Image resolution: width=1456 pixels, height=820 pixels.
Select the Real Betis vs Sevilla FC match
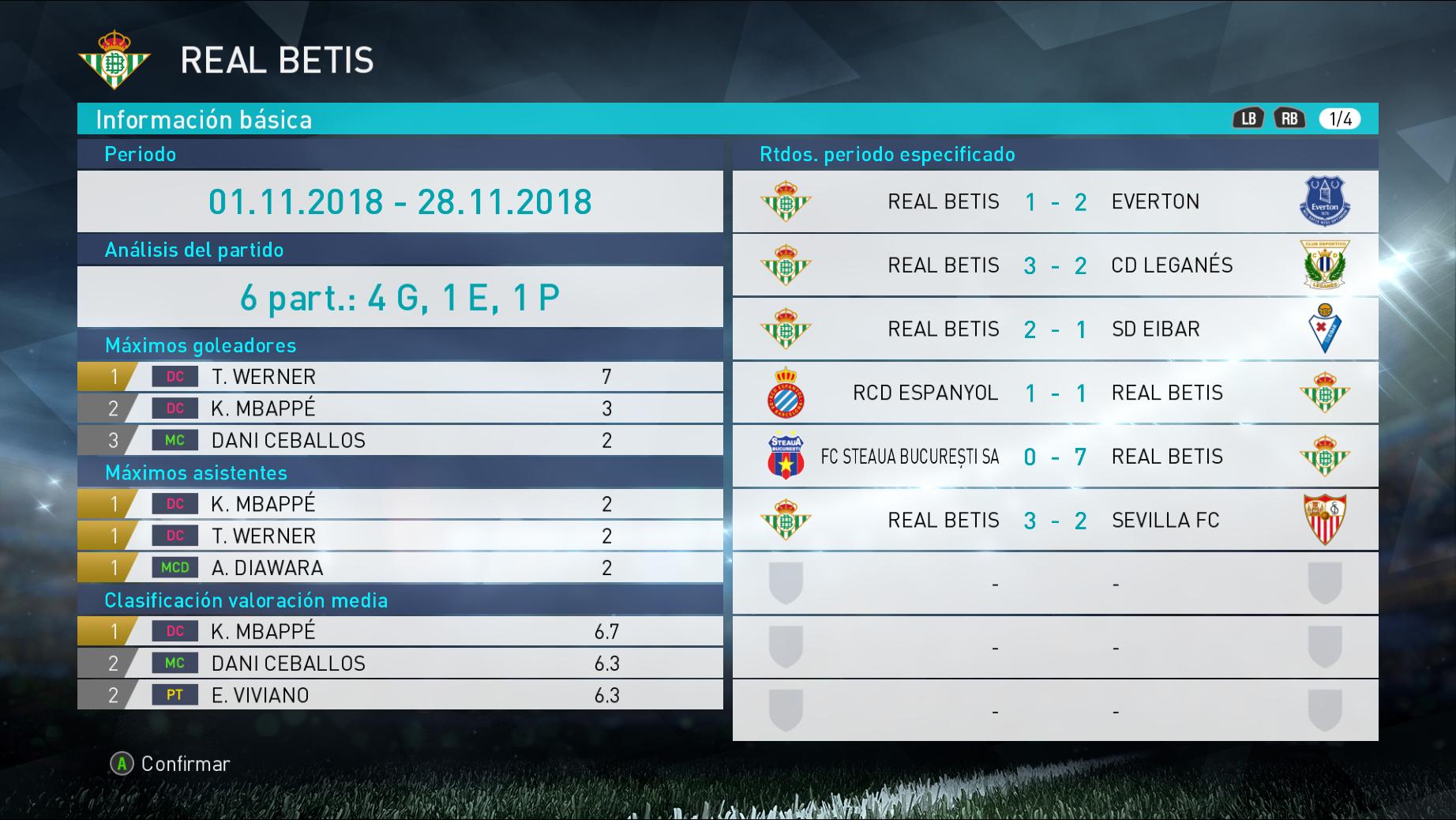1055,521
